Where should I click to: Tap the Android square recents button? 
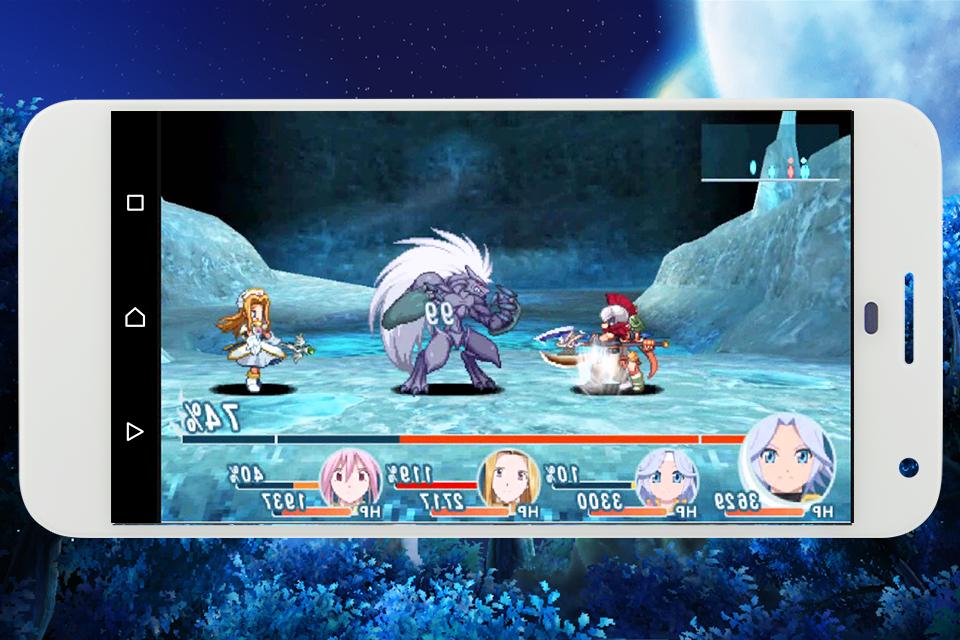[x=135, y=203]
